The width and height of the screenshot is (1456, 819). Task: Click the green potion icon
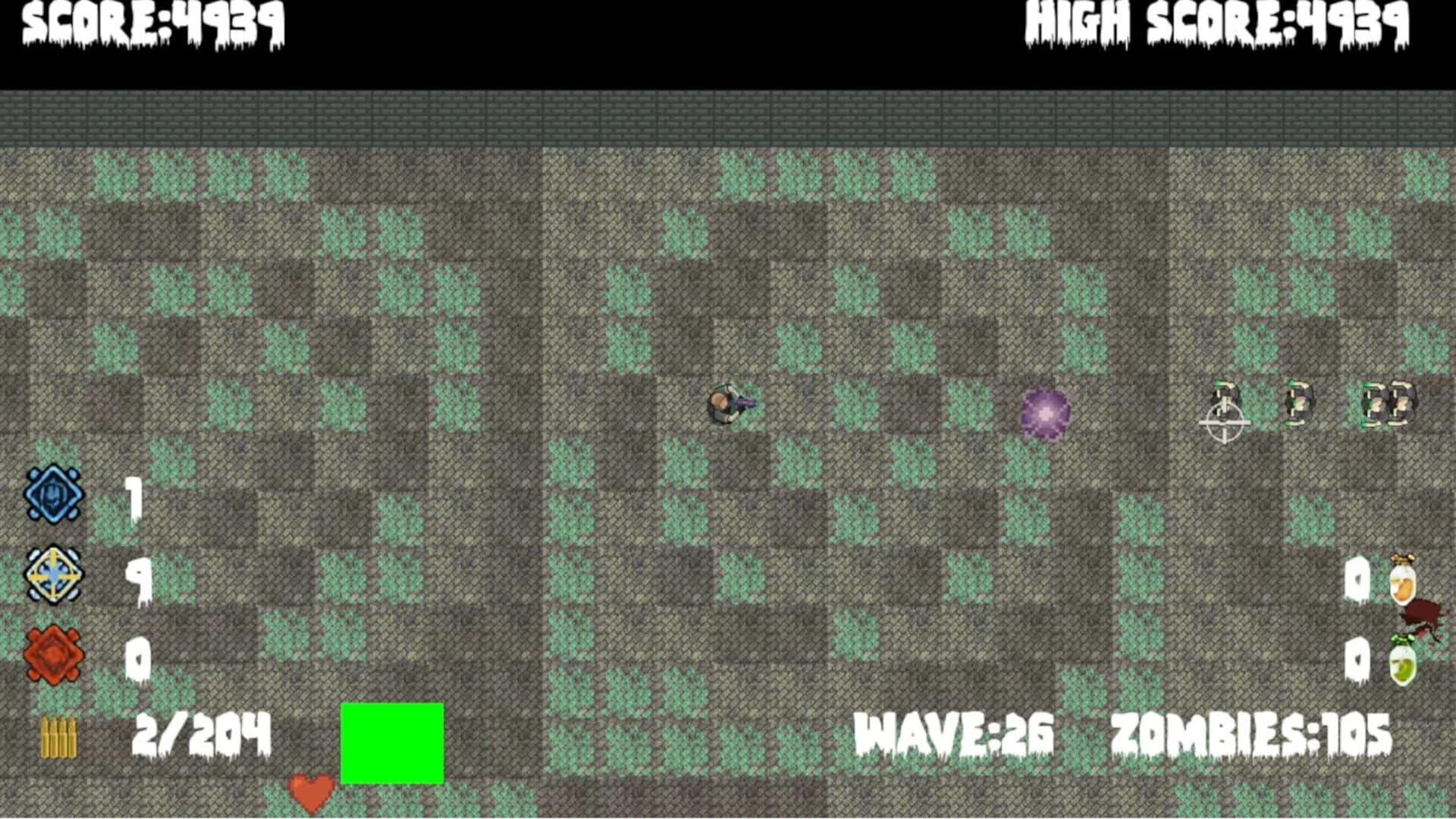click(1401, 665)
